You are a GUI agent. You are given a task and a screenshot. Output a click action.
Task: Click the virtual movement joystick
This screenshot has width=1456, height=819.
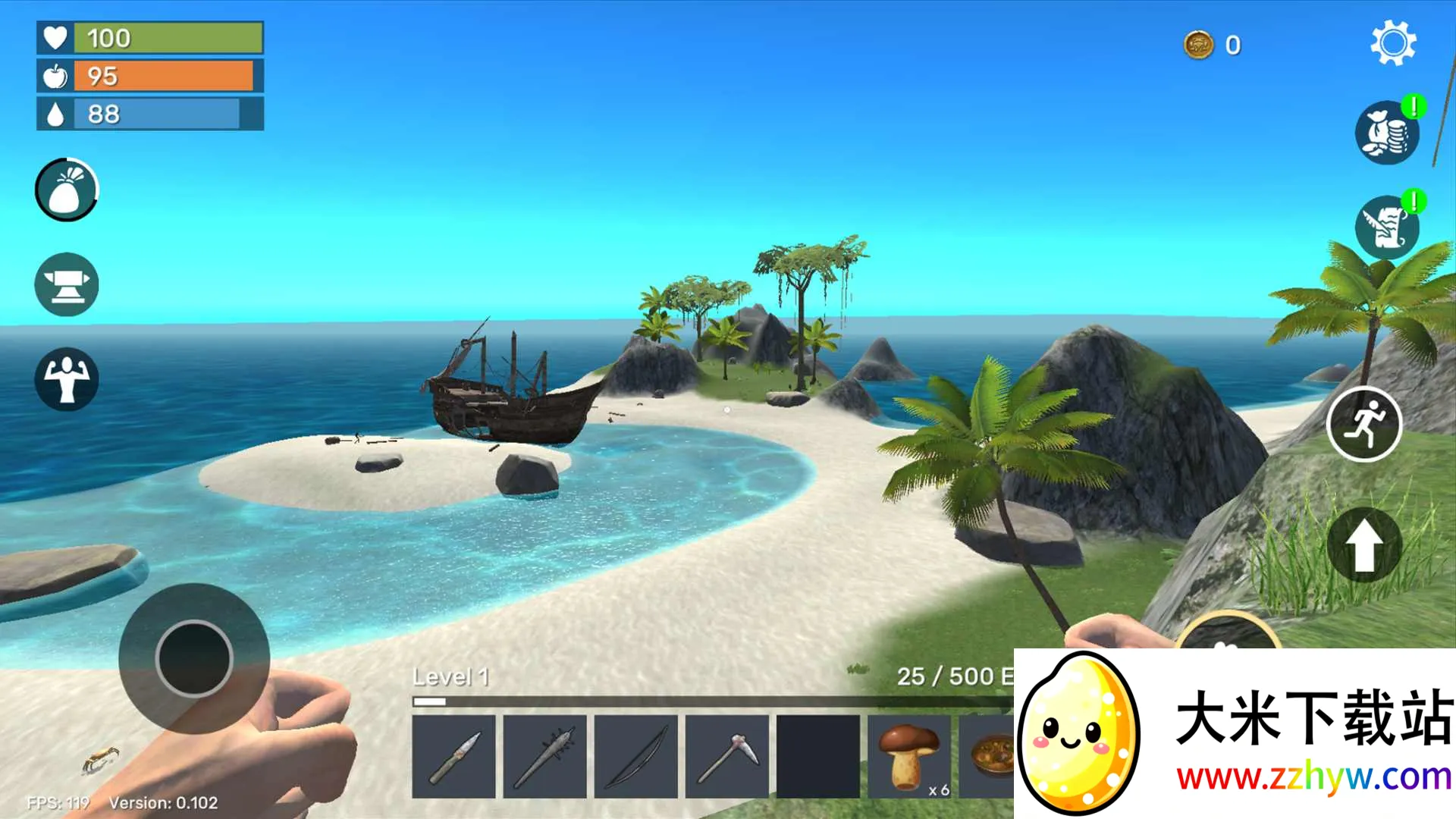(x=194, y=658)
